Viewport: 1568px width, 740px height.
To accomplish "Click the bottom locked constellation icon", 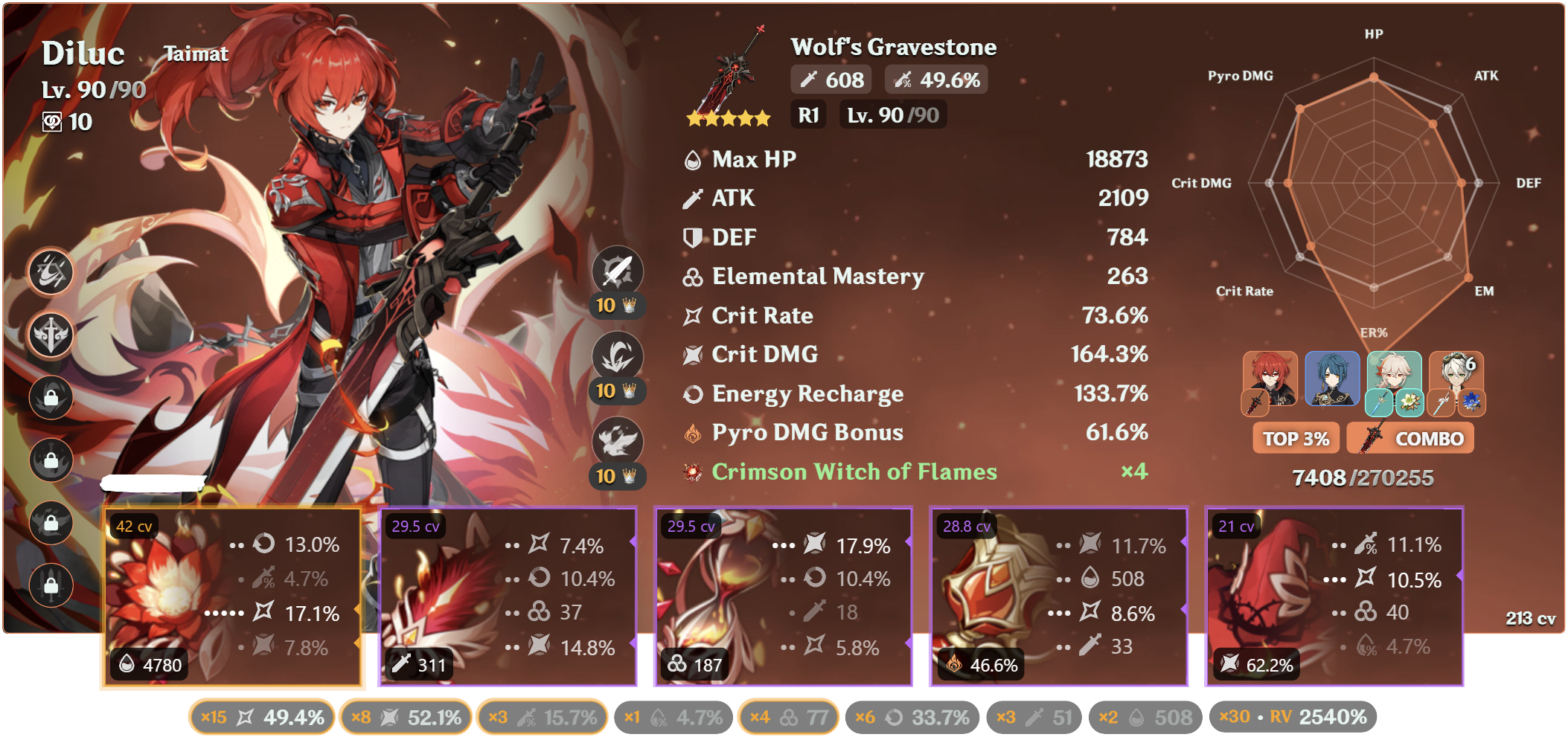I will click(51, 585).
